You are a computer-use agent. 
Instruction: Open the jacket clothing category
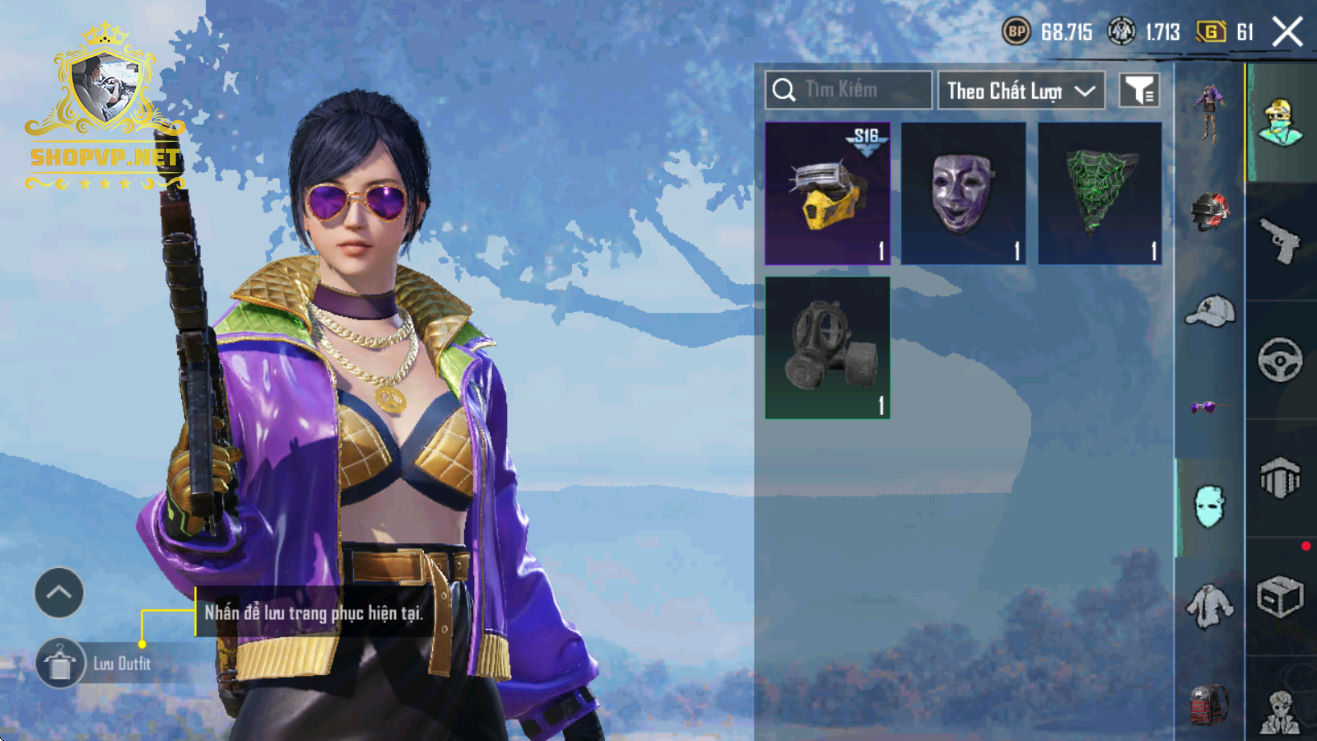click(1210, 605)
